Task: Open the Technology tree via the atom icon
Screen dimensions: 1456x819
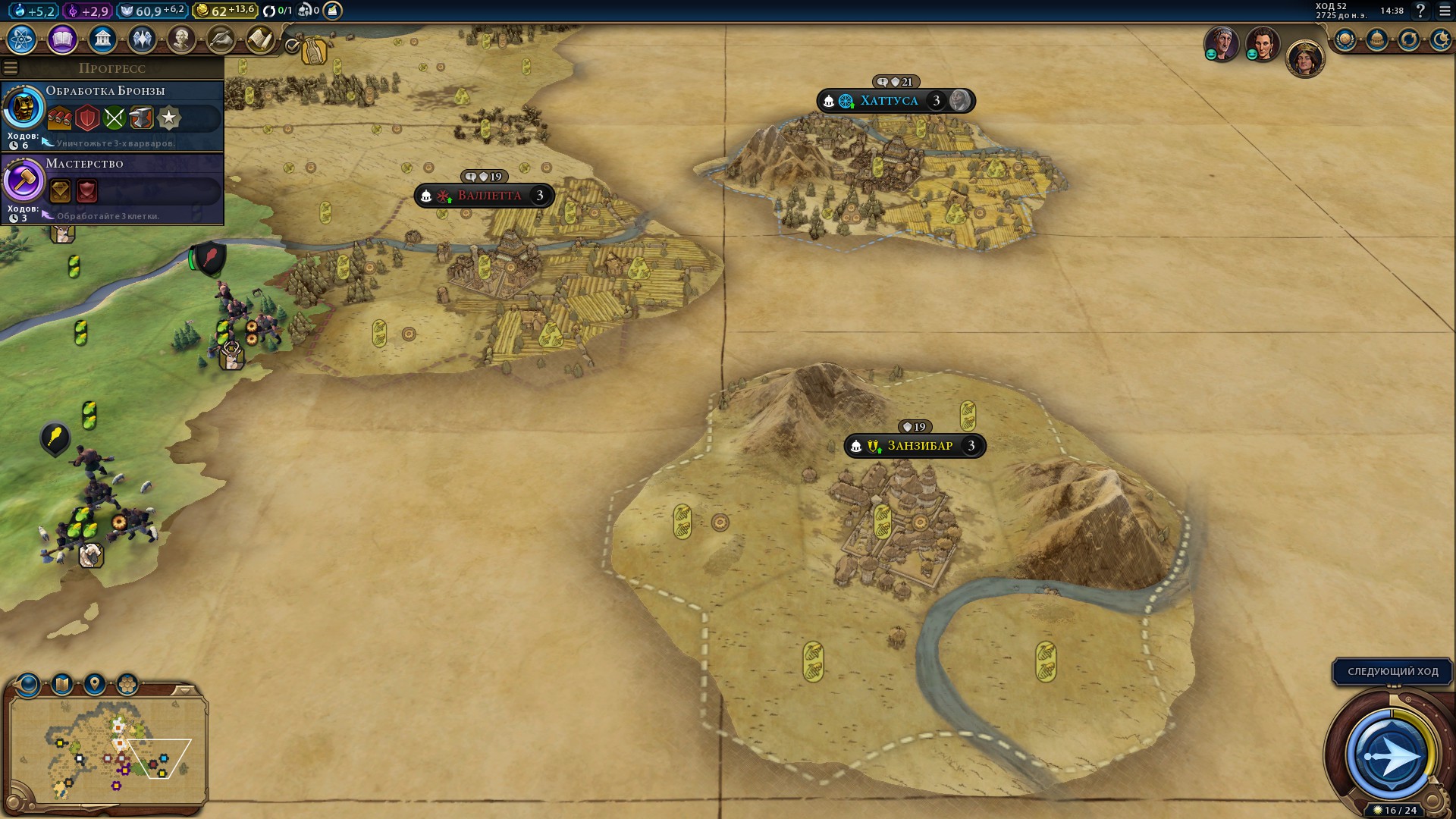Action: pos(21,39)
